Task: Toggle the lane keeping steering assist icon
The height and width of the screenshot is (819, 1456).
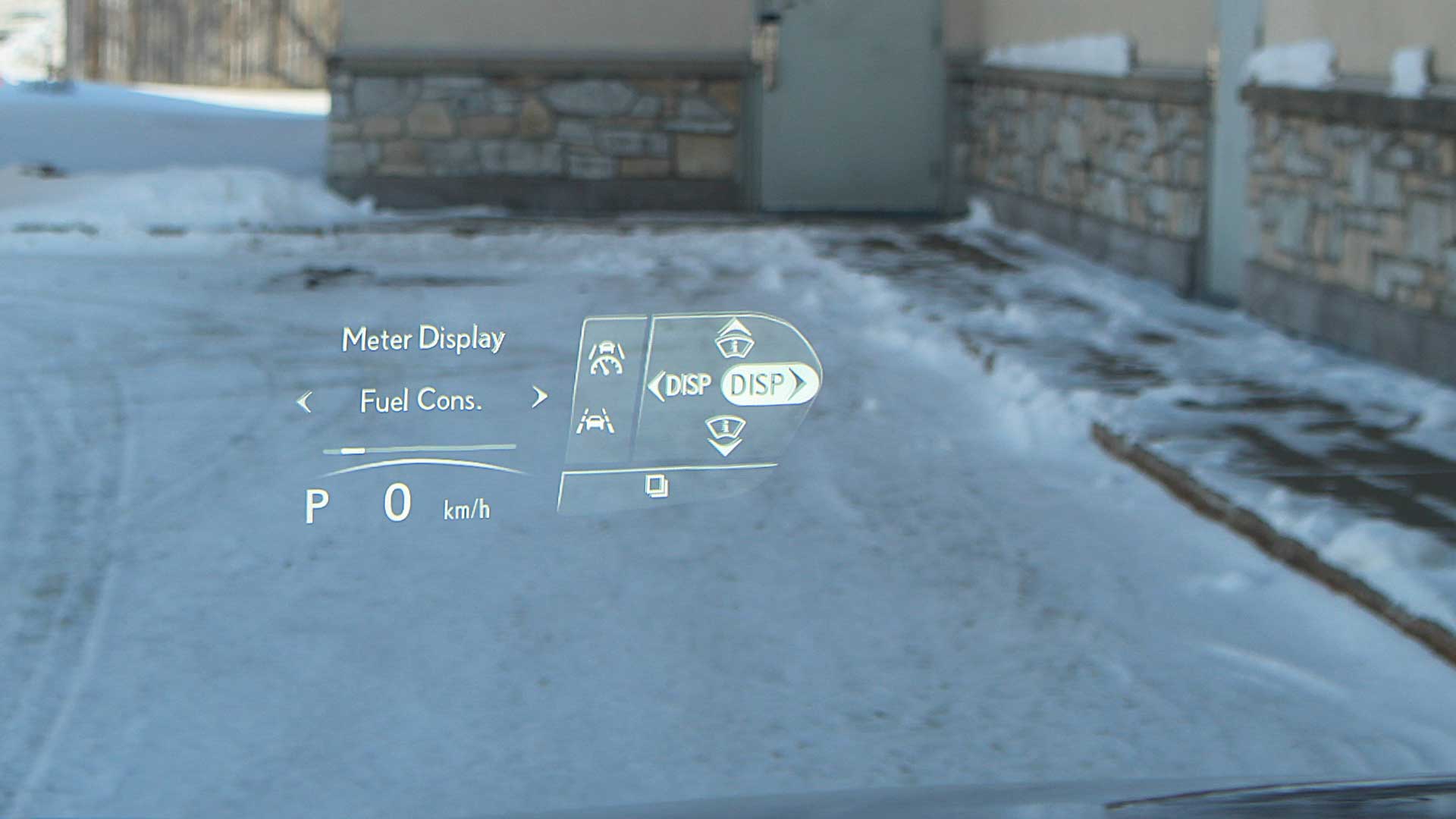Action: pos(607,358)
